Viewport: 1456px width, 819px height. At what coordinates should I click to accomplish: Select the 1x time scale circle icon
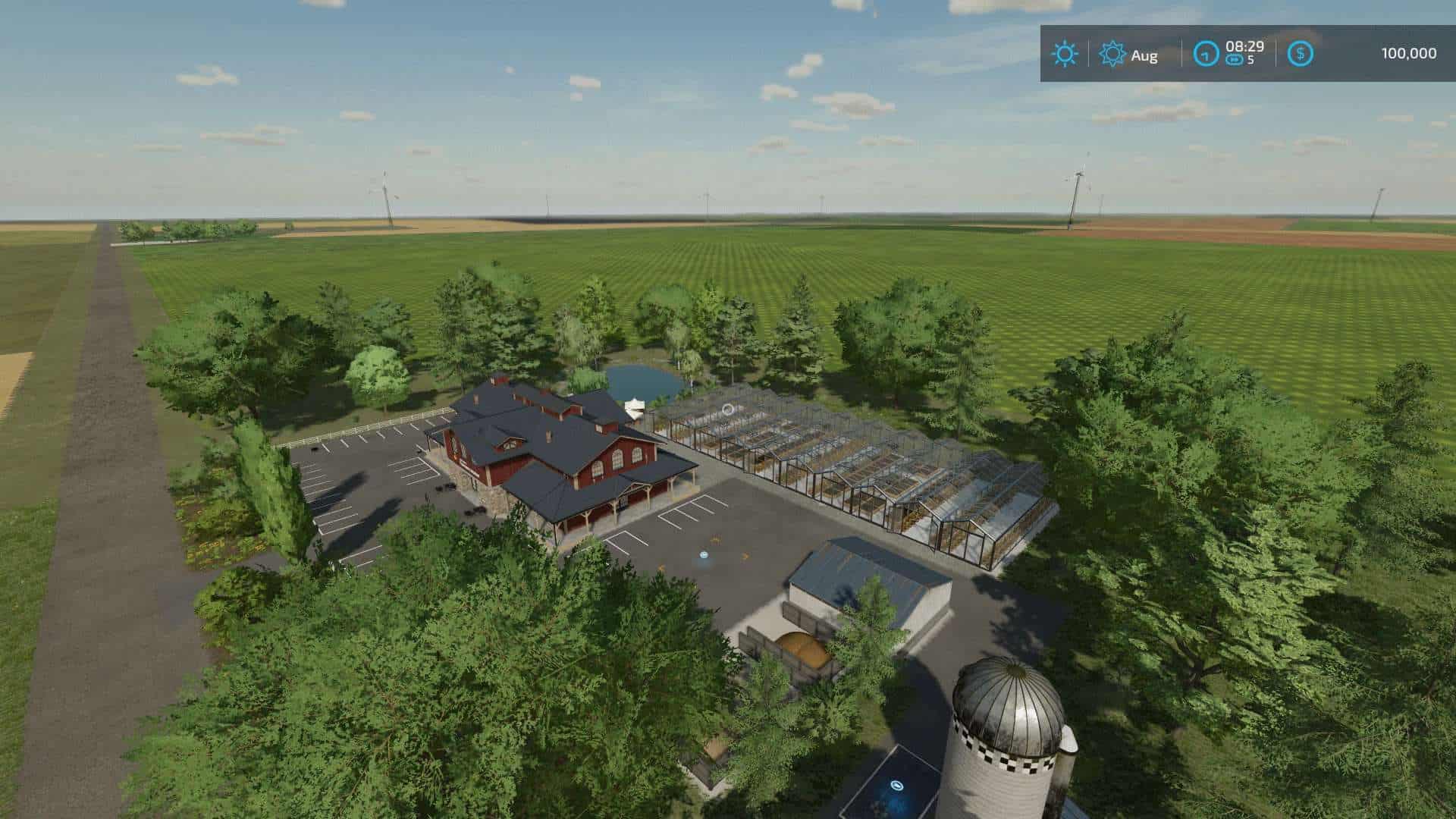(1206, 54)
